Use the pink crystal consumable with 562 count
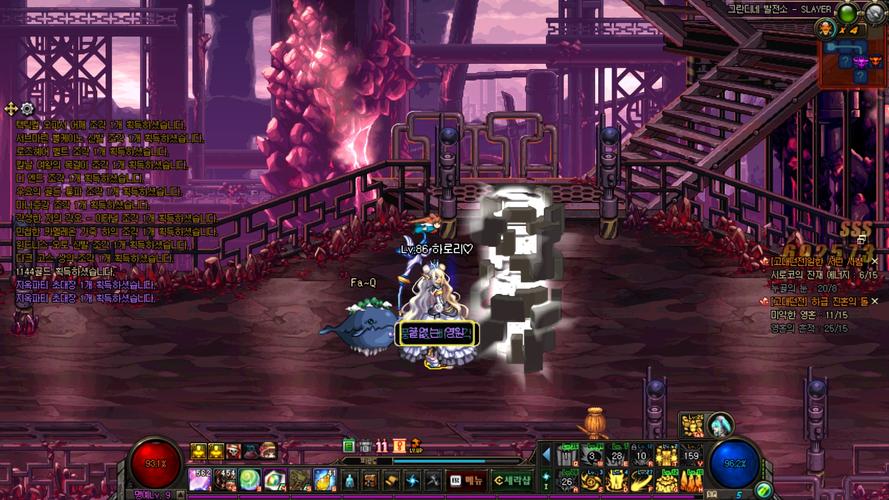This screenshot has height=500, width=889. click(x=200, y=480)
